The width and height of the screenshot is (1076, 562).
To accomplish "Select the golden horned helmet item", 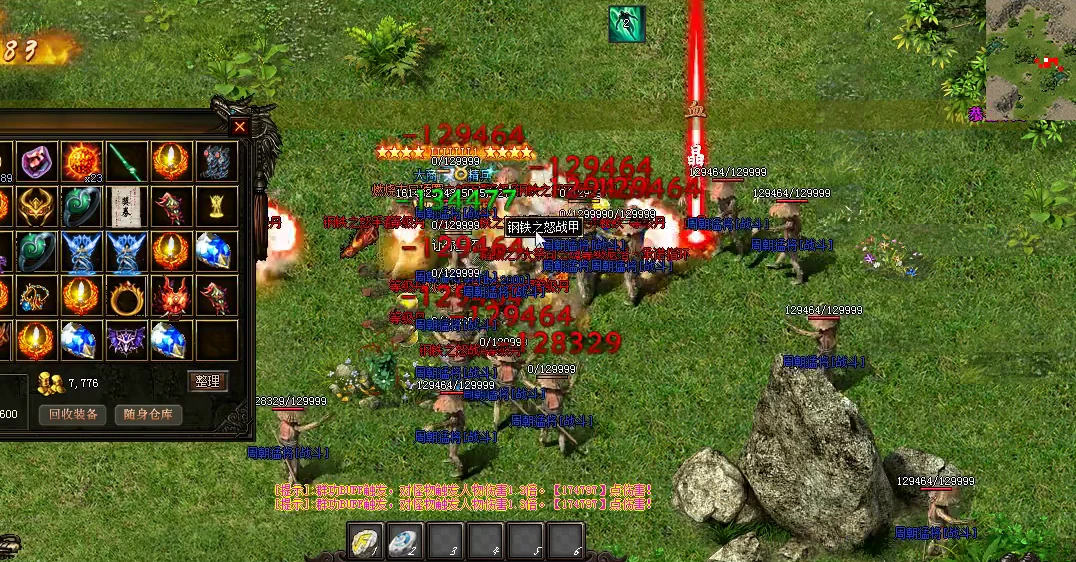I will (37, 205).
